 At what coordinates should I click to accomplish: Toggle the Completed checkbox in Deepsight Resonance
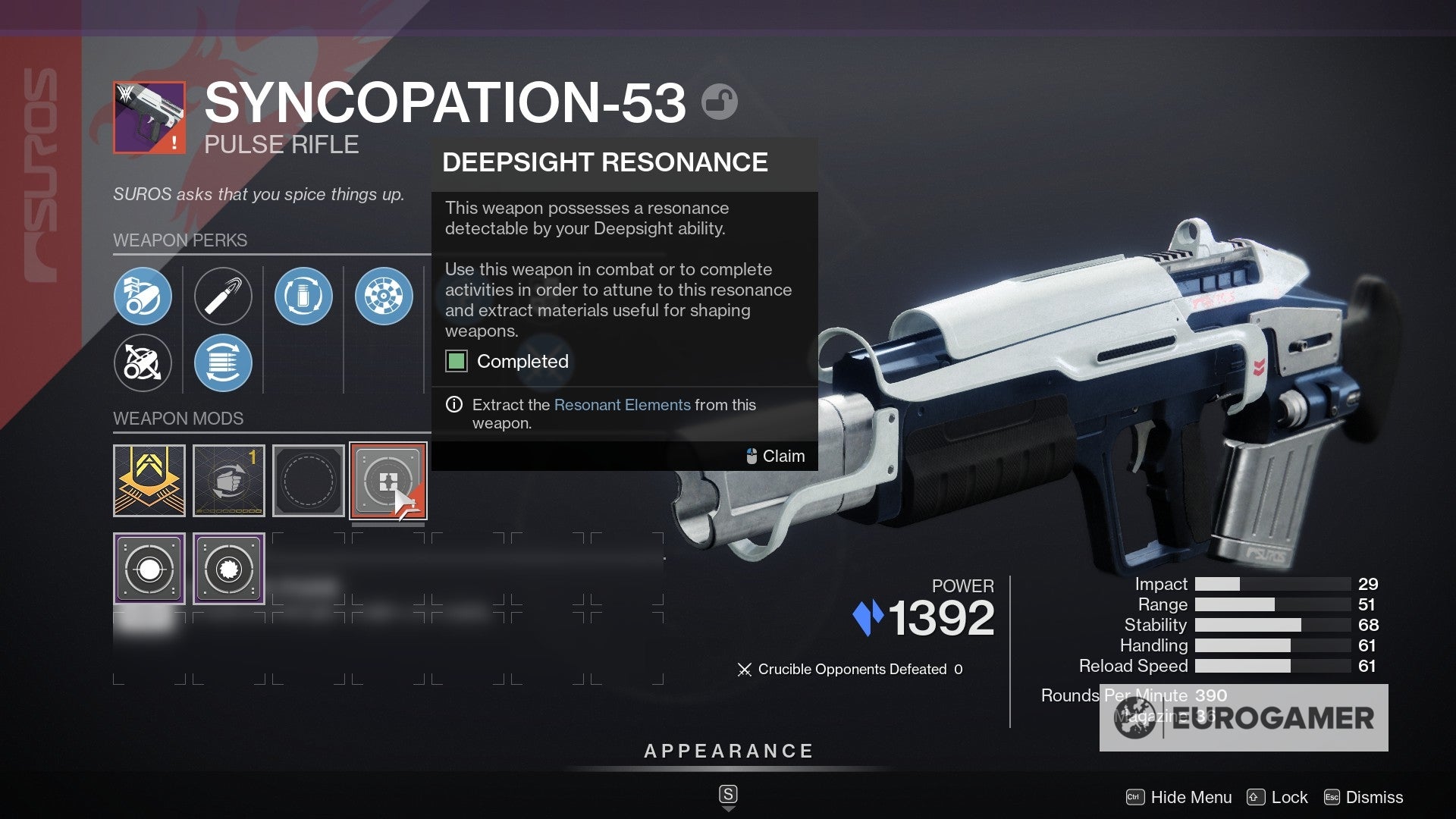(456, 362)
